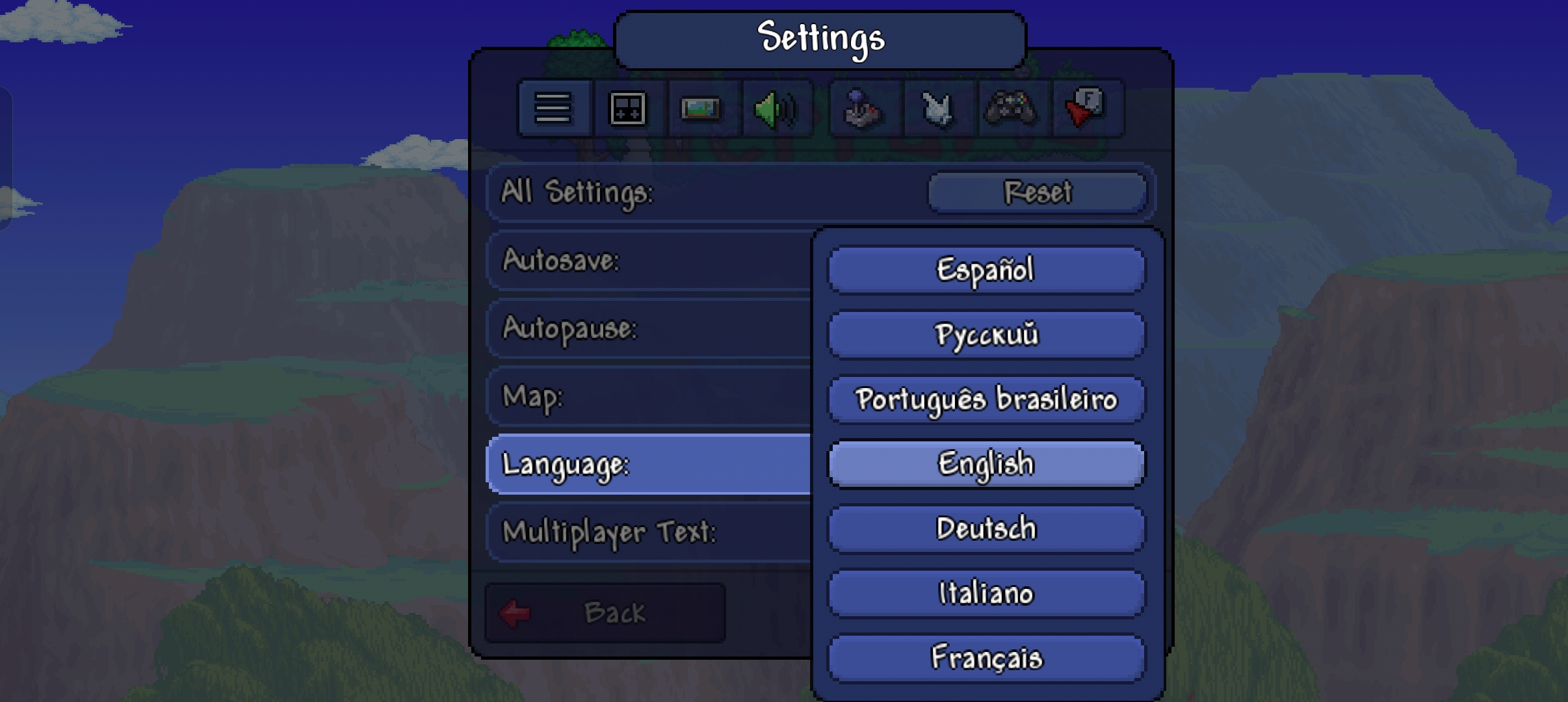Reset all settings with the Reset button
This screenshot has height=702, width=1568.
[x=1037, y=192]
